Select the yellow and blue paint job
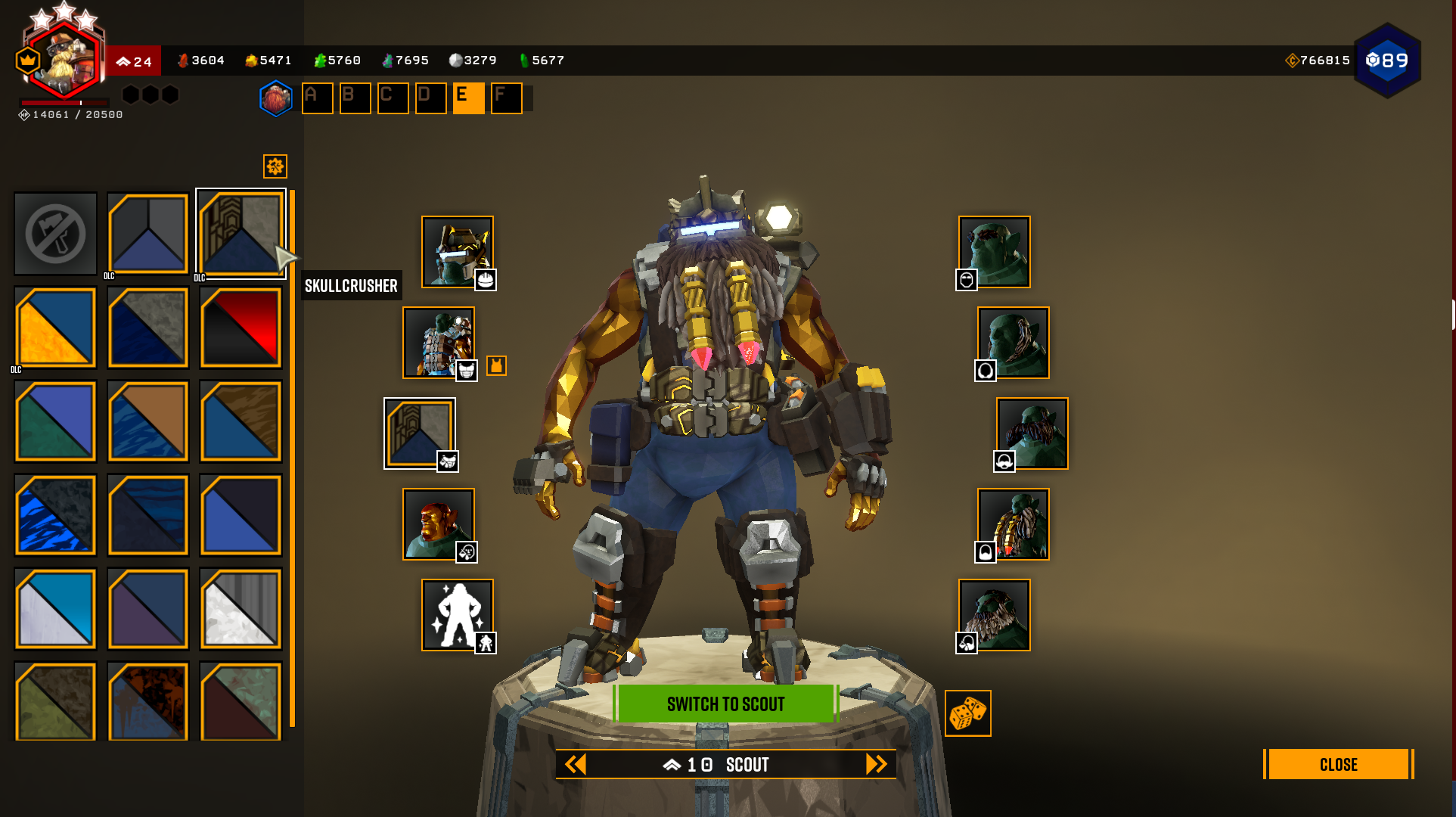This screenshot has width=1456, height=817. pyautogui.click(x=55, y=327)
